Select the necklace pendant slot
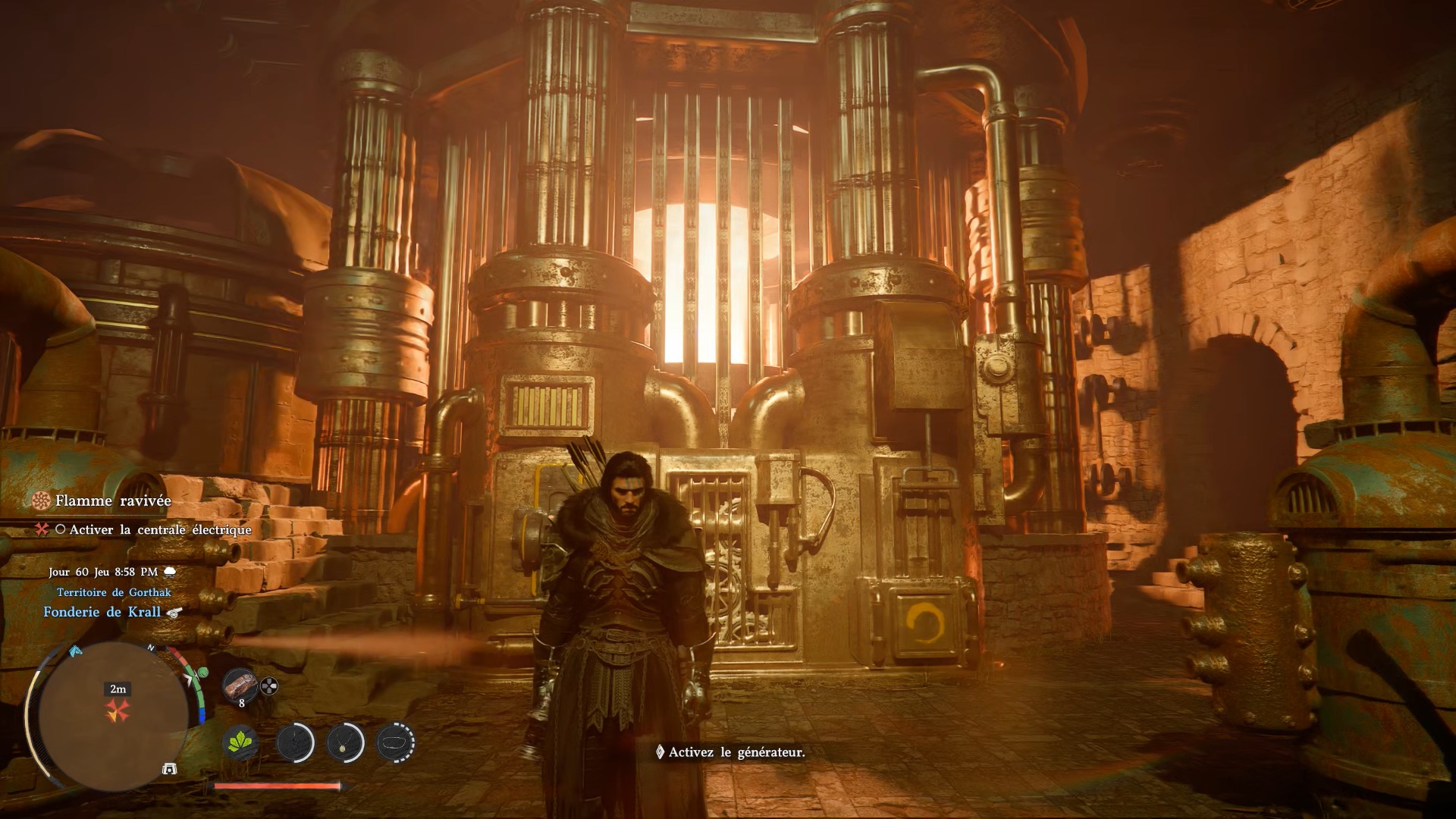Viewport: 1456px width, 819px height. pyautogui.click(x=346, y=742)
